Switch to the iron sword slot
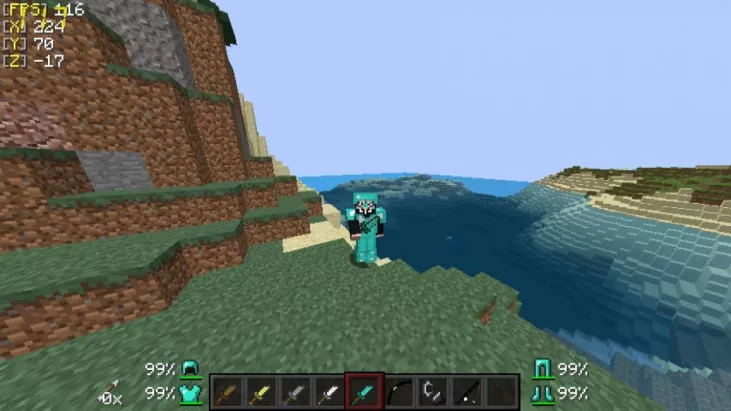 [328, 391]
